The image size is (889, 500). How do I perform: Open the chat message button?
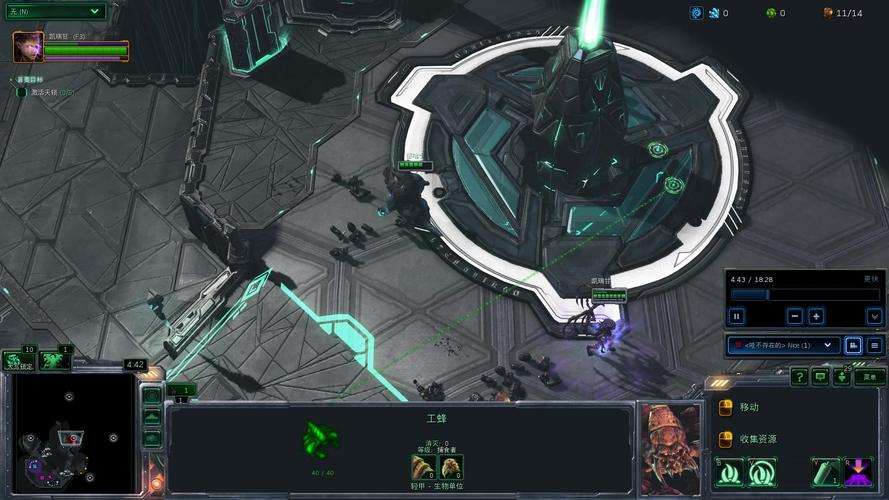(x=820, y=377)
